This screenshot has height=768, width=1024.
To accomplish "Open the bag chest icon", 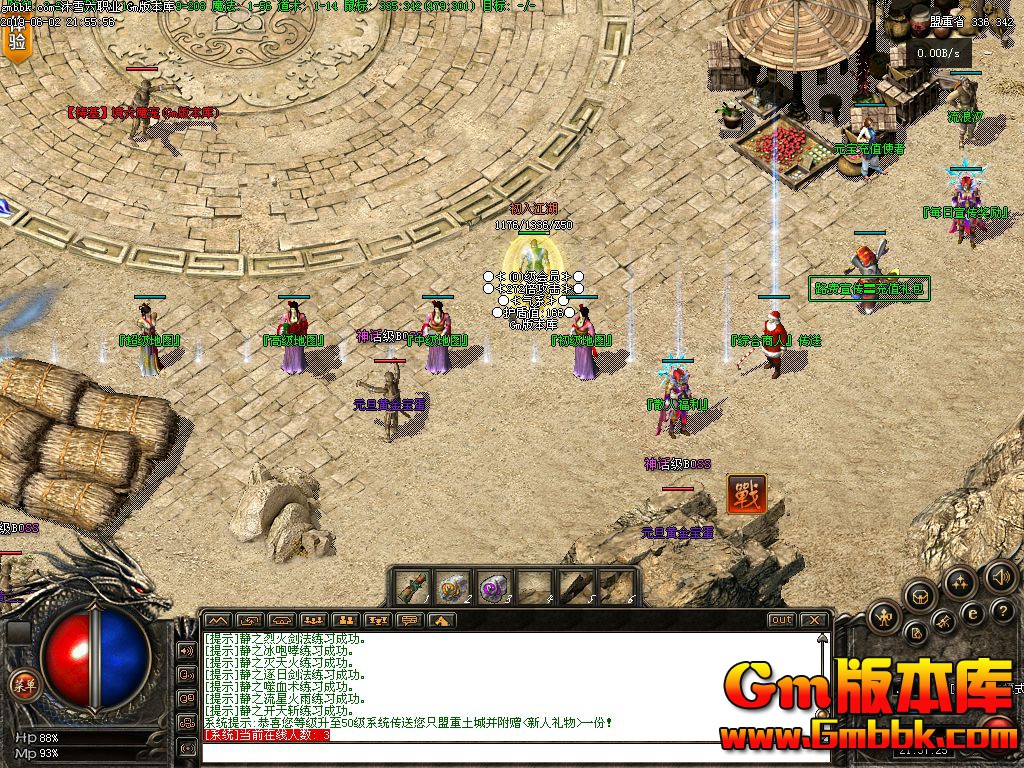I will coord(921,597).
